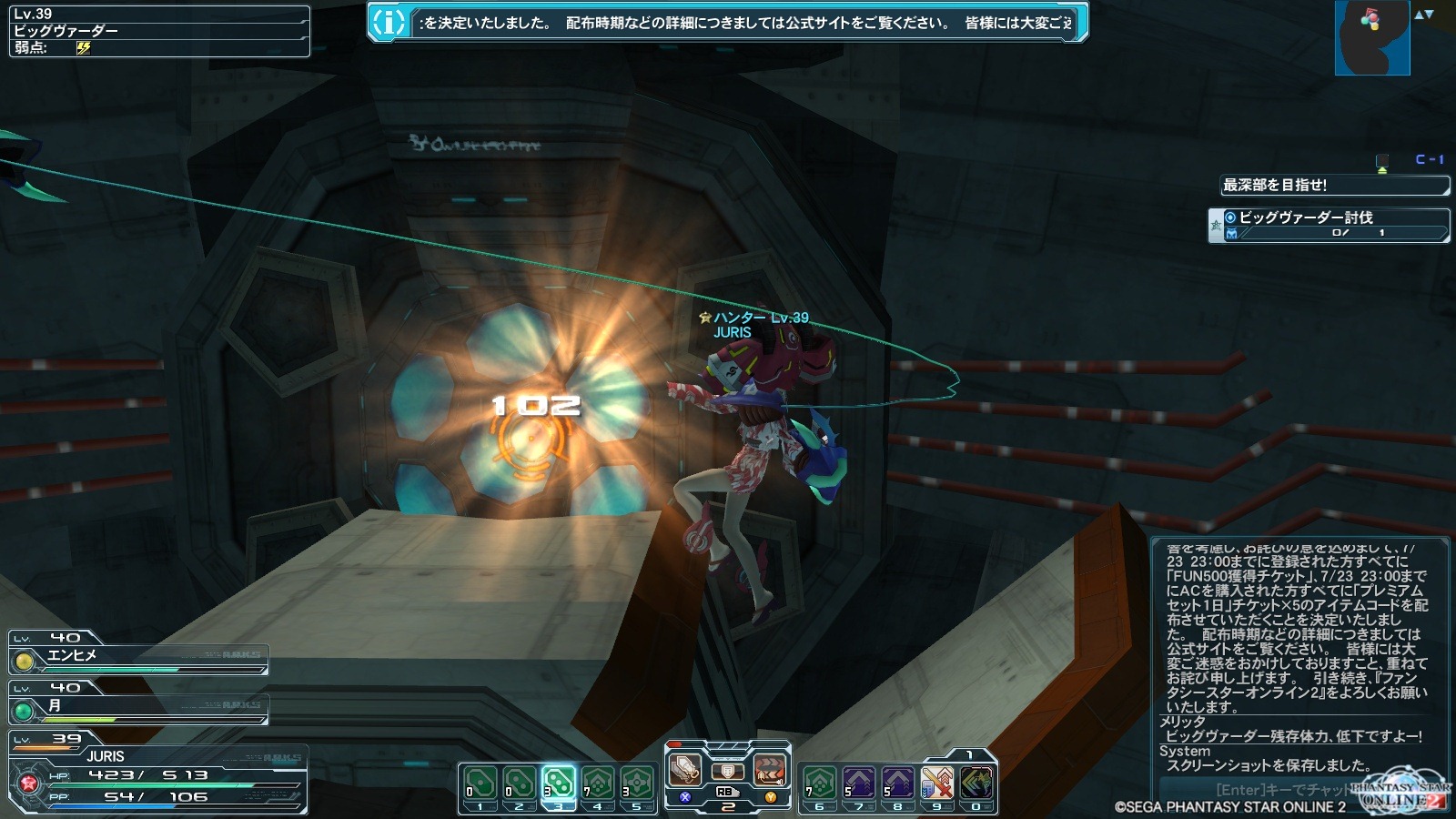Viewport: 1456px width, 819px height.
Task: Activate the purple arrow item in slot 7
Action: click(x=858, y=783)
